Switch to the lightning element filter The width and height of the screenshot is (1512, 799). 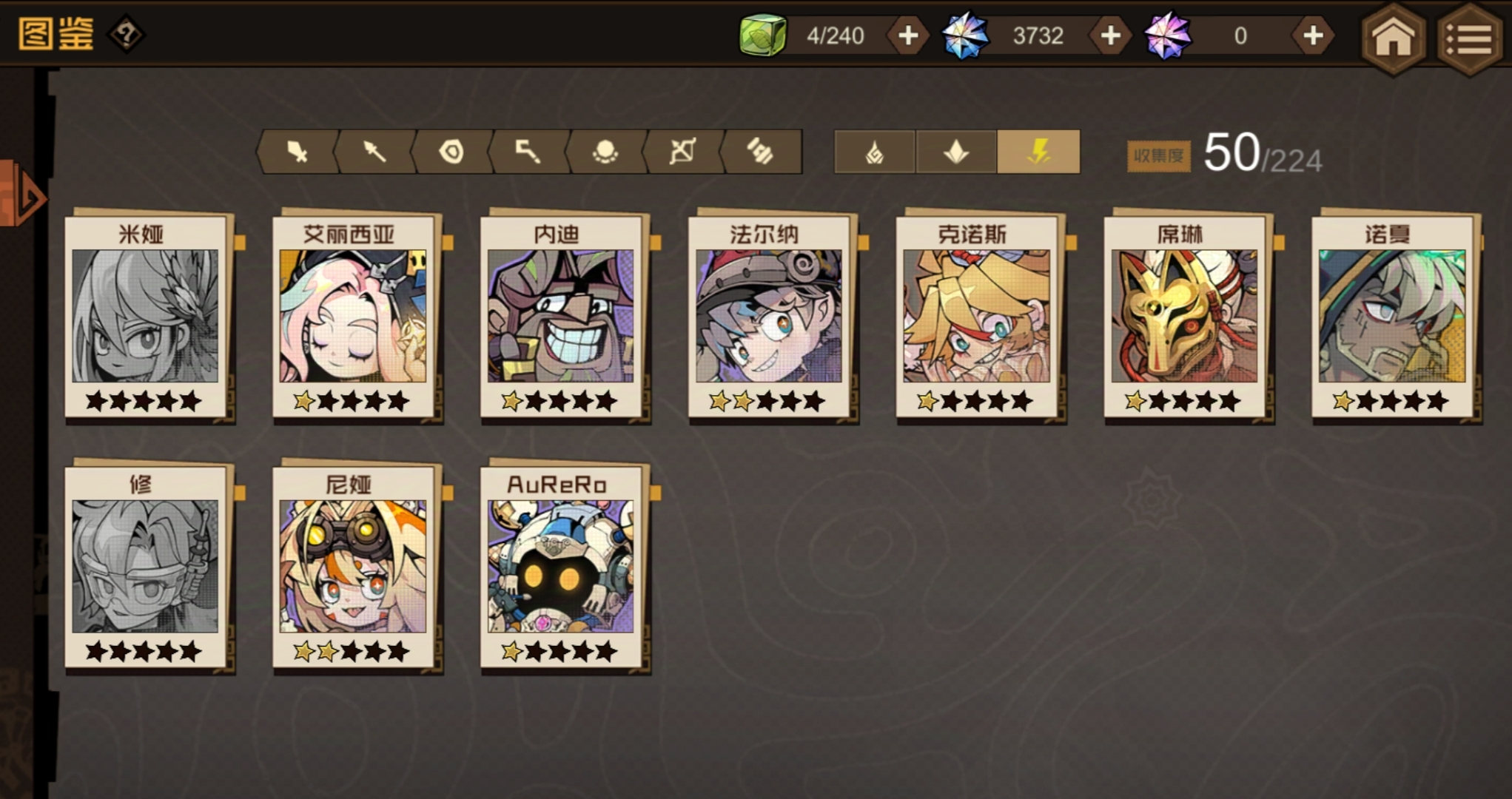click(x=1038, y=152)
